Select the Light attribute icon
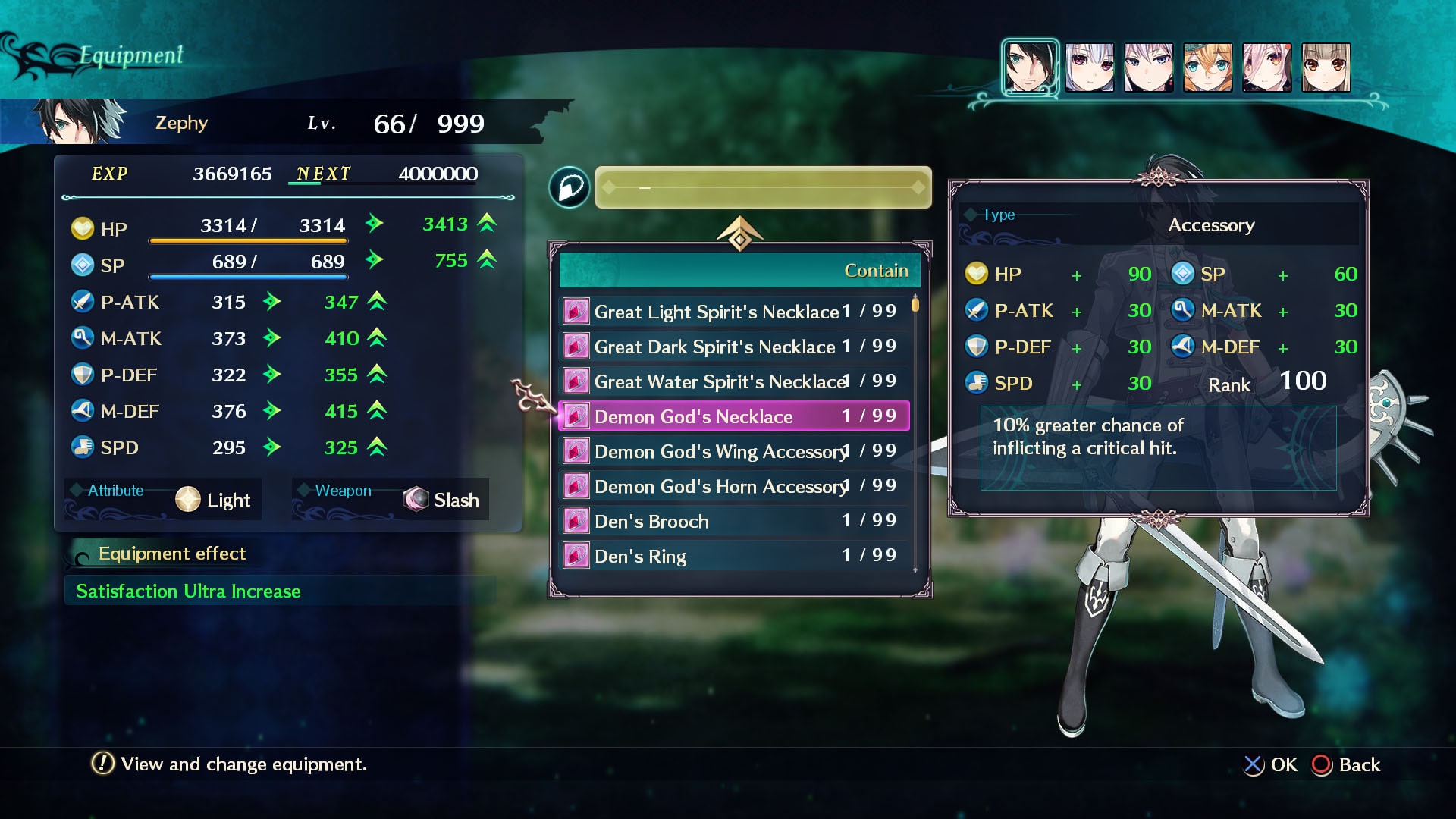1456x819 pixels. point(187,499)
